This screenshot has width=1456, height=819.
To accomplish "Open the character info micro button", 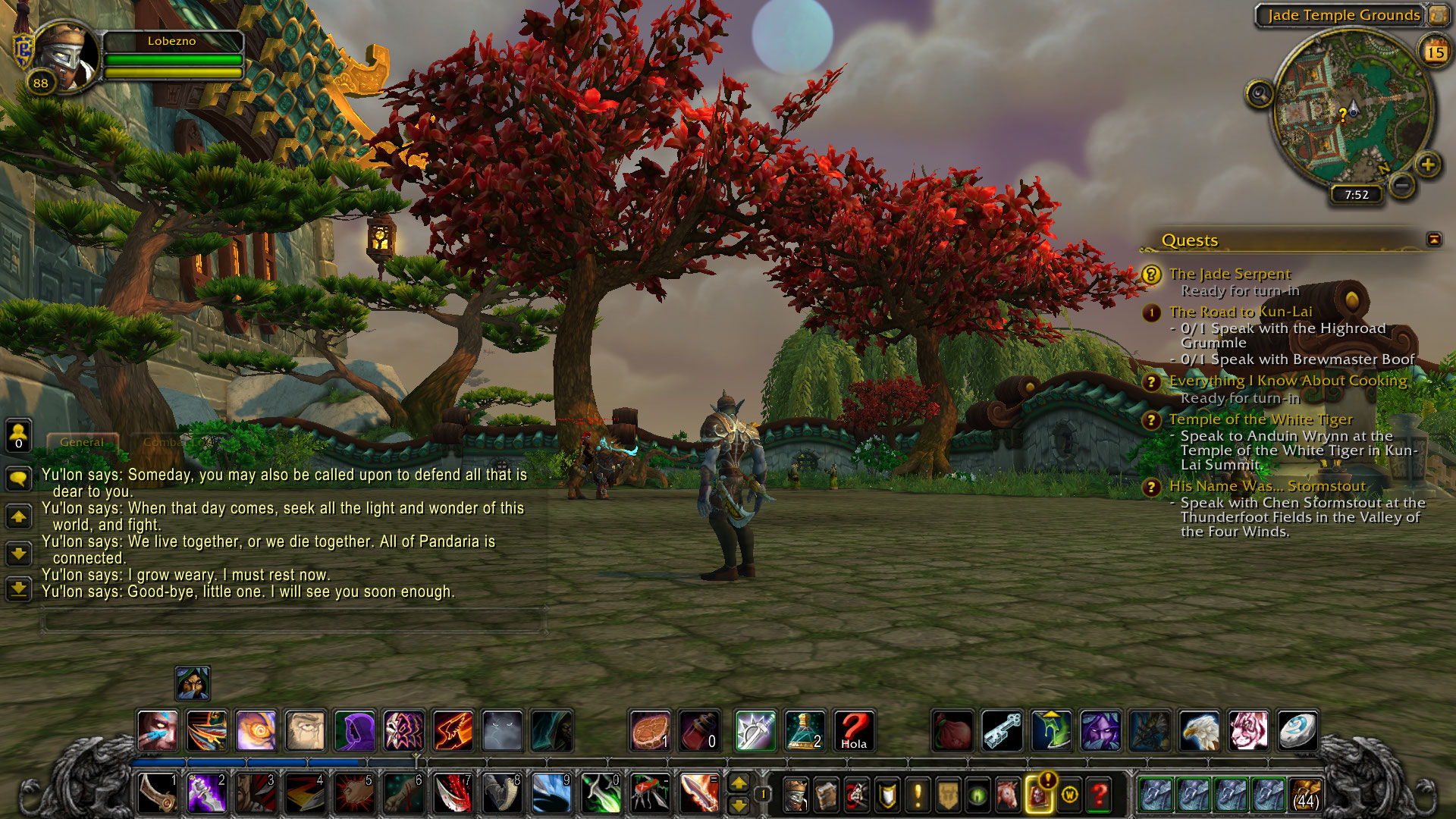I will (795, 795).
